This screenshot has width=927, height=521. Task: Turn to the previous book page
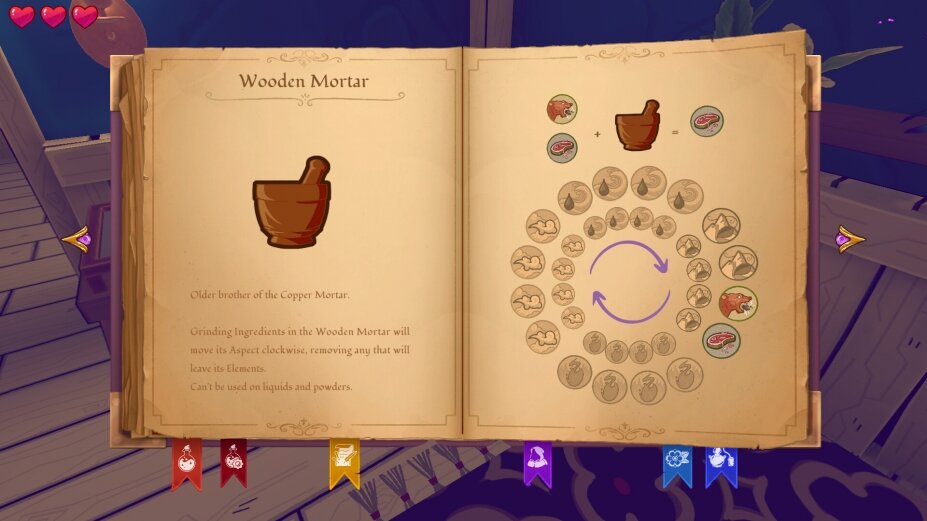pyautogui.click(x=77, y=240)
